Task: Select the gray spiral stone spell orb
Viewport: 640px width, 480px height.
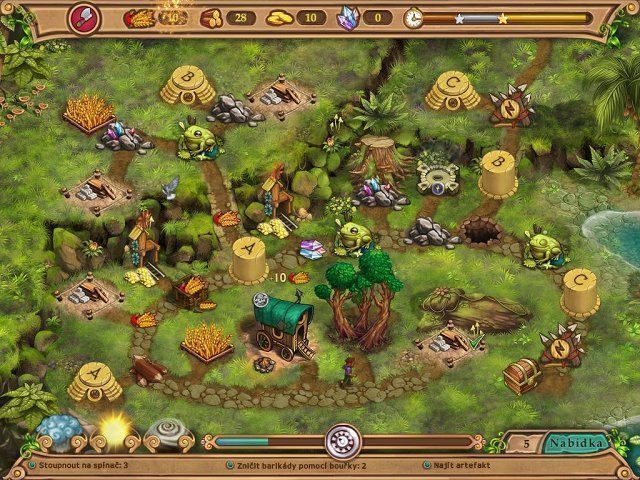Action: pyautogui.click(x=164, y=433)
